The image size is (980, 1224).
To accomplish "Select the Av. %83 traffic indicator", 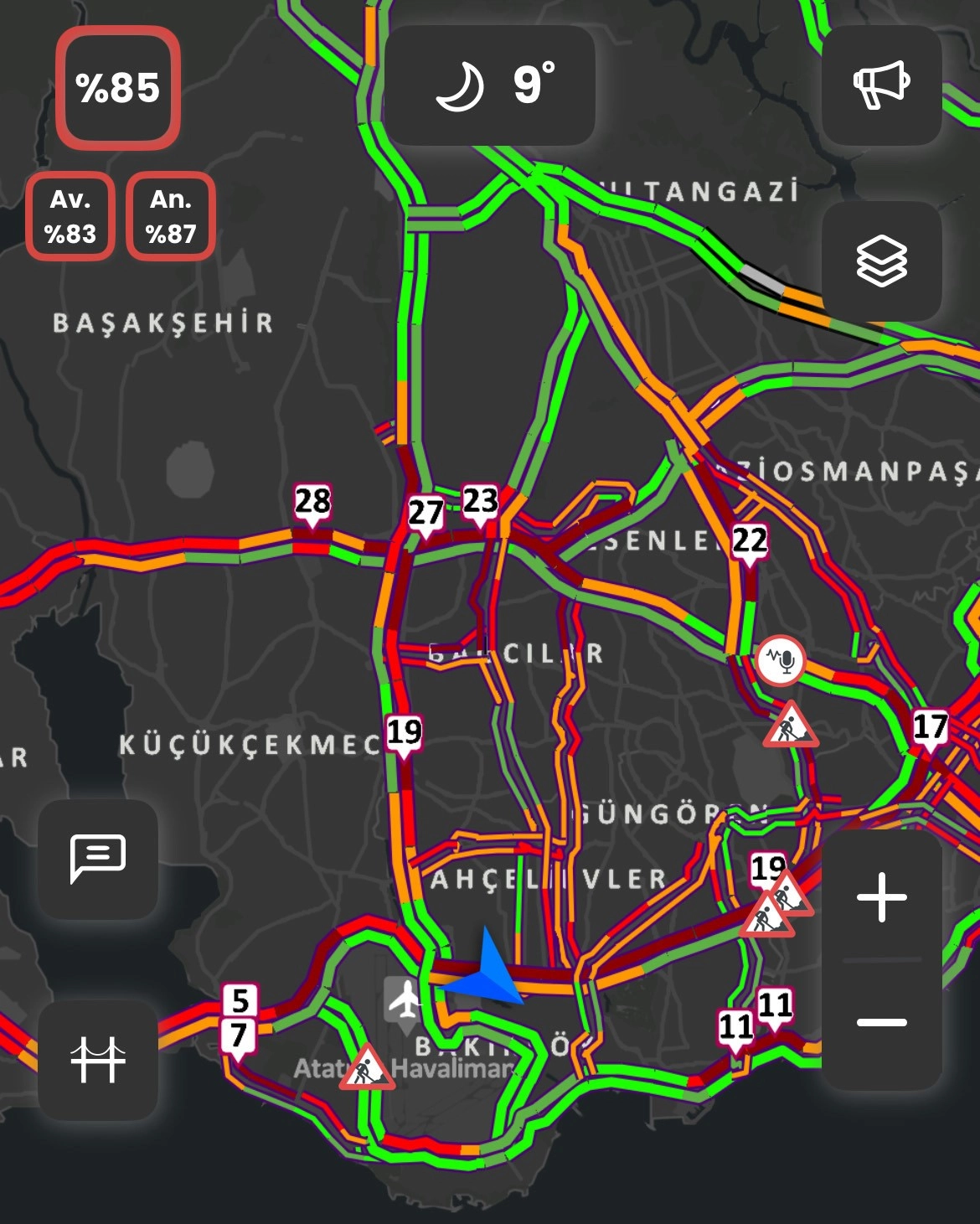I will pyautogui.click(x=70, y=216).
